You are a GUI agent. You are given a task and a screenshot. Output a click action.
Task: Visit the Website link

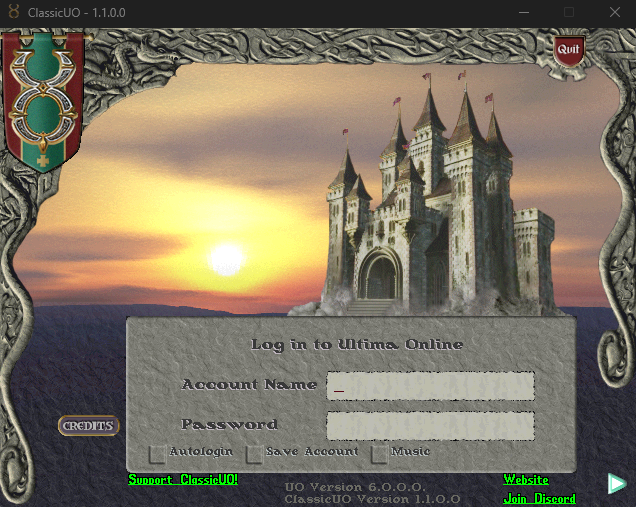click(x=526, y=480)
